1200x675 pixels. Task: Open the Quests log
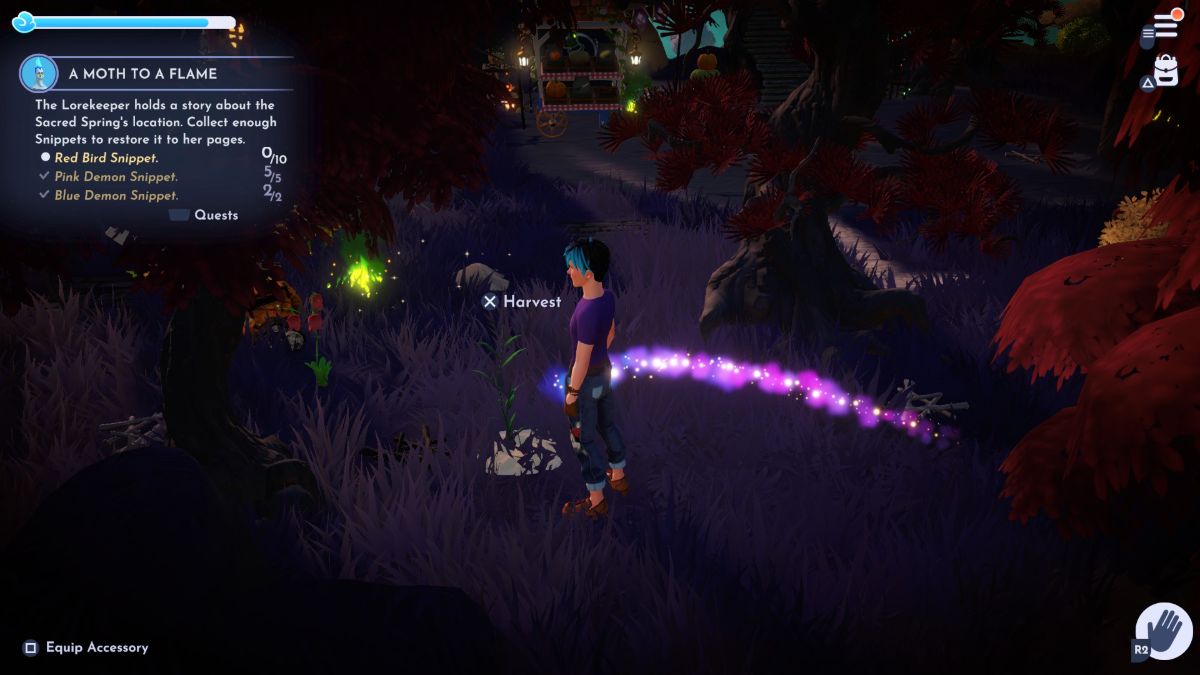click(215, 215)
